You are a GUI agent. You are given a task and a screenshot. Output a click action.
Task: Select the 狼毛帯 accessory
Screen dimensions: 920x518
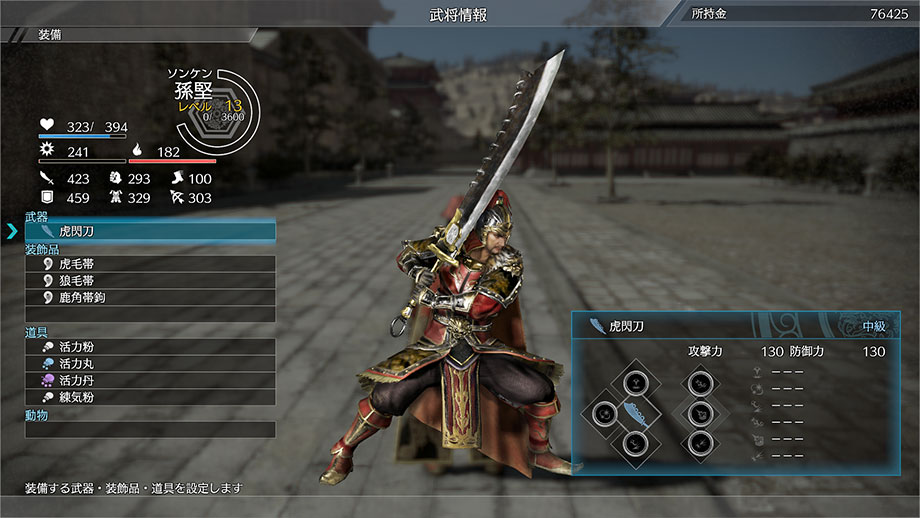[150, 281]
